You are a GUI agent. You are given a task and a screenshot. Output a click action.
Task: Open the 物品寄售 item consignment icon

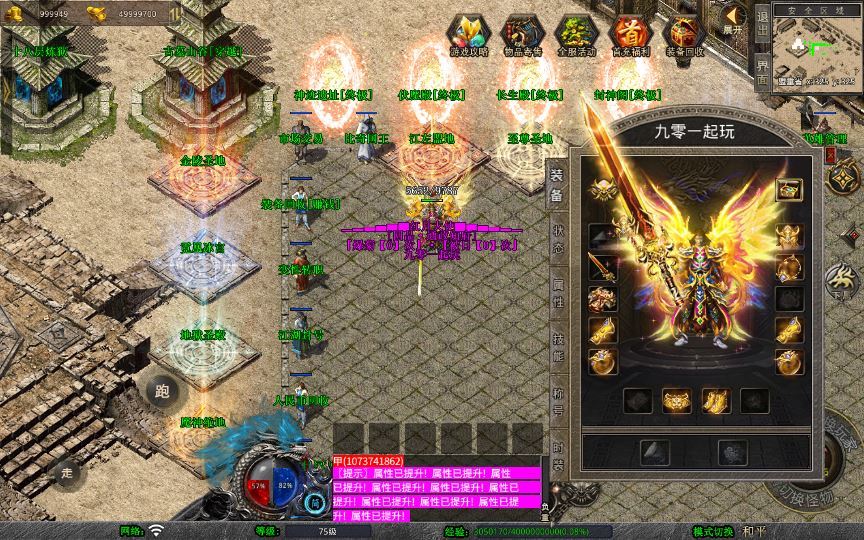[521, 33]
